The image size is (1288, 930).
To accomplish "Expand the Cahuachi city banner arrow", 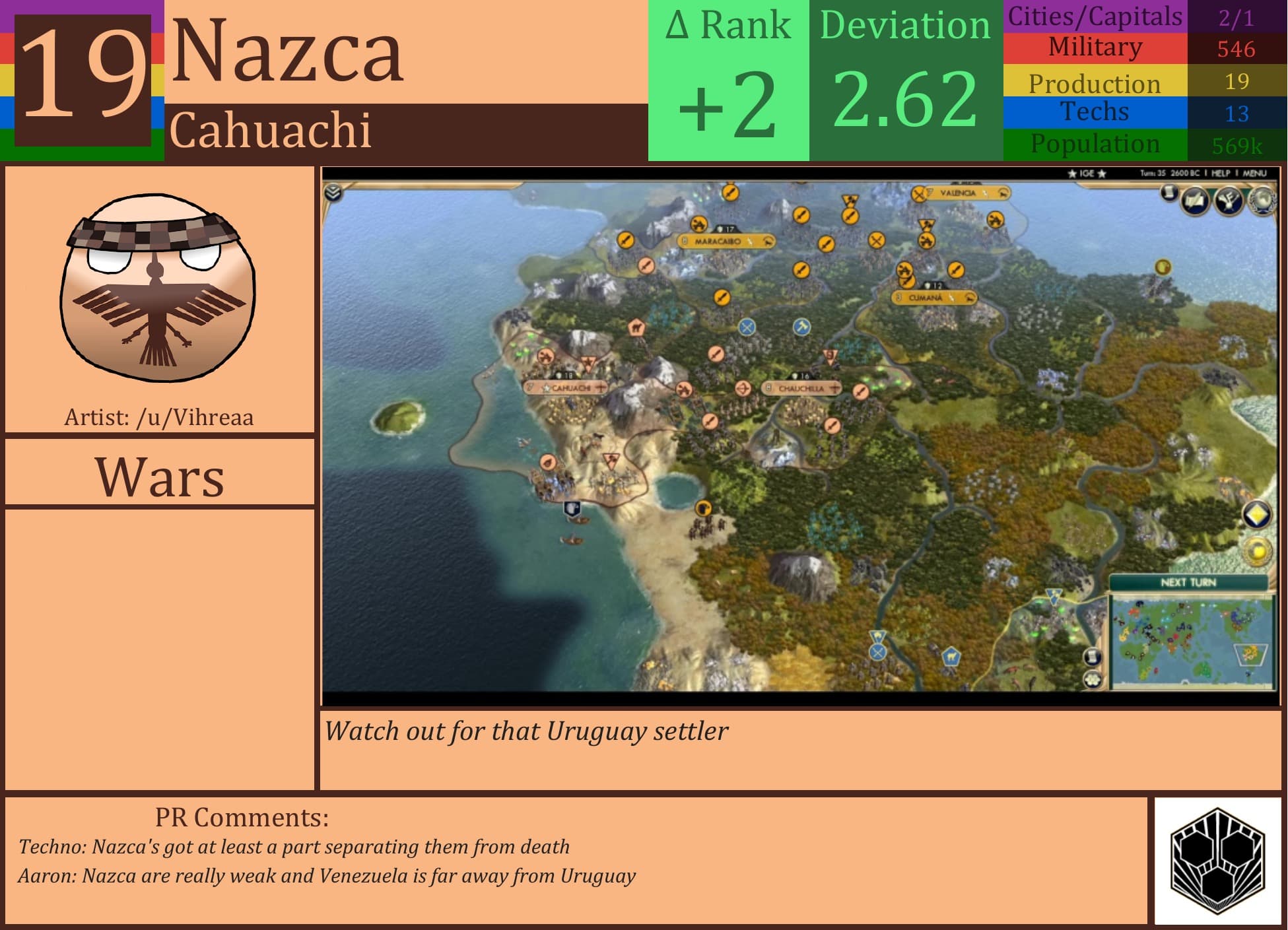I will (x=601, y=389).
